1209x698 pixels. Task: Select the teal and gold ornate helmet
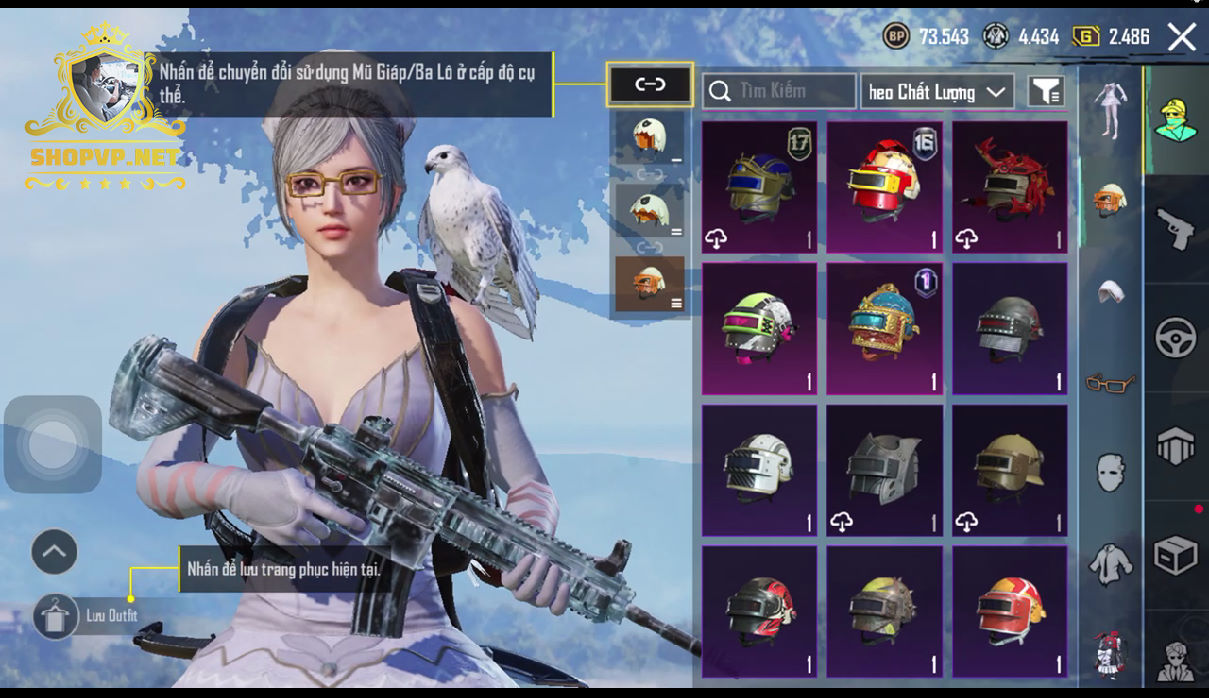click(885, 328)
